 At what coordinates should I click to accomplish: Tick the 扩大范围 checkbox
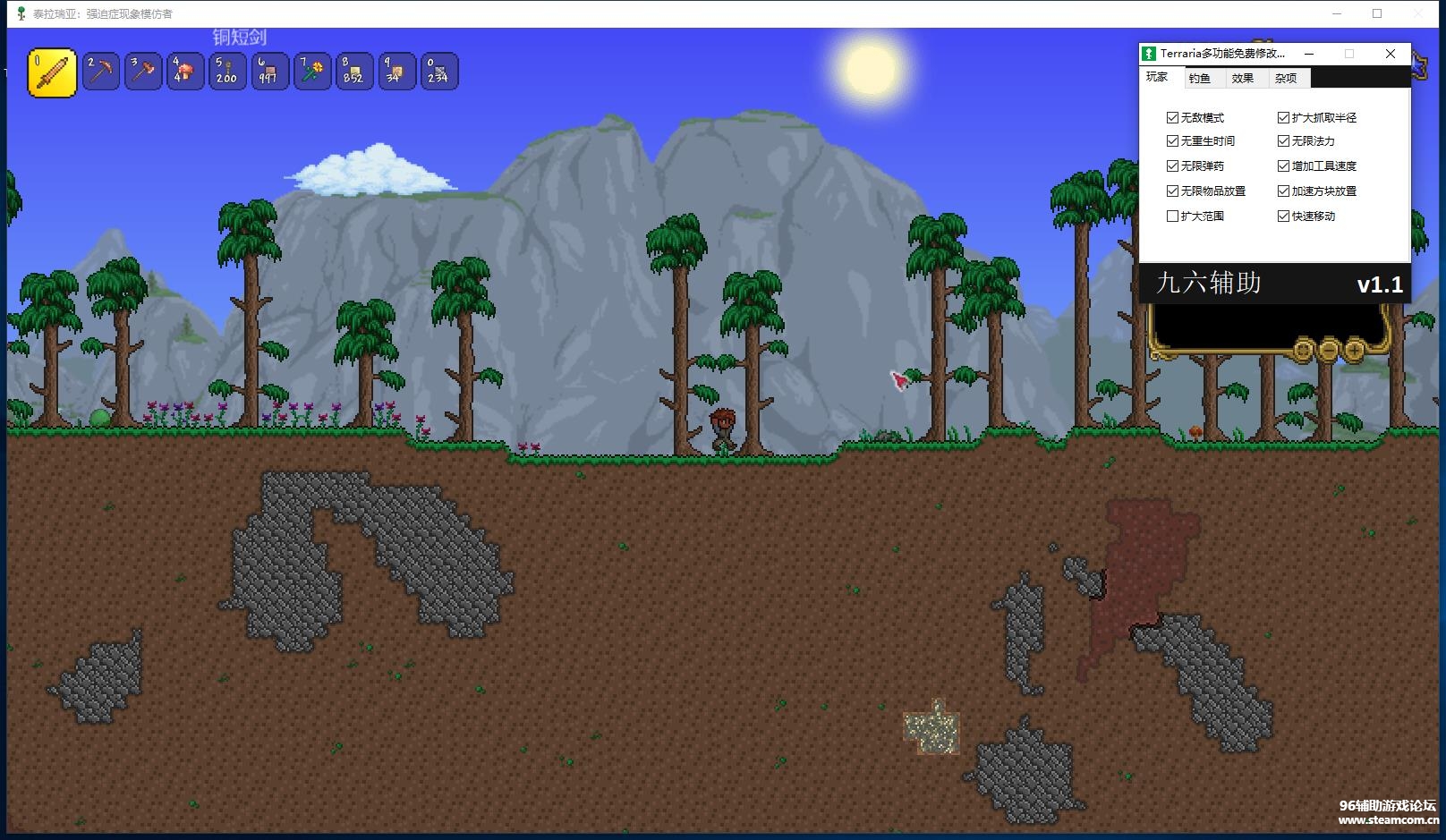coord(1172,216)
